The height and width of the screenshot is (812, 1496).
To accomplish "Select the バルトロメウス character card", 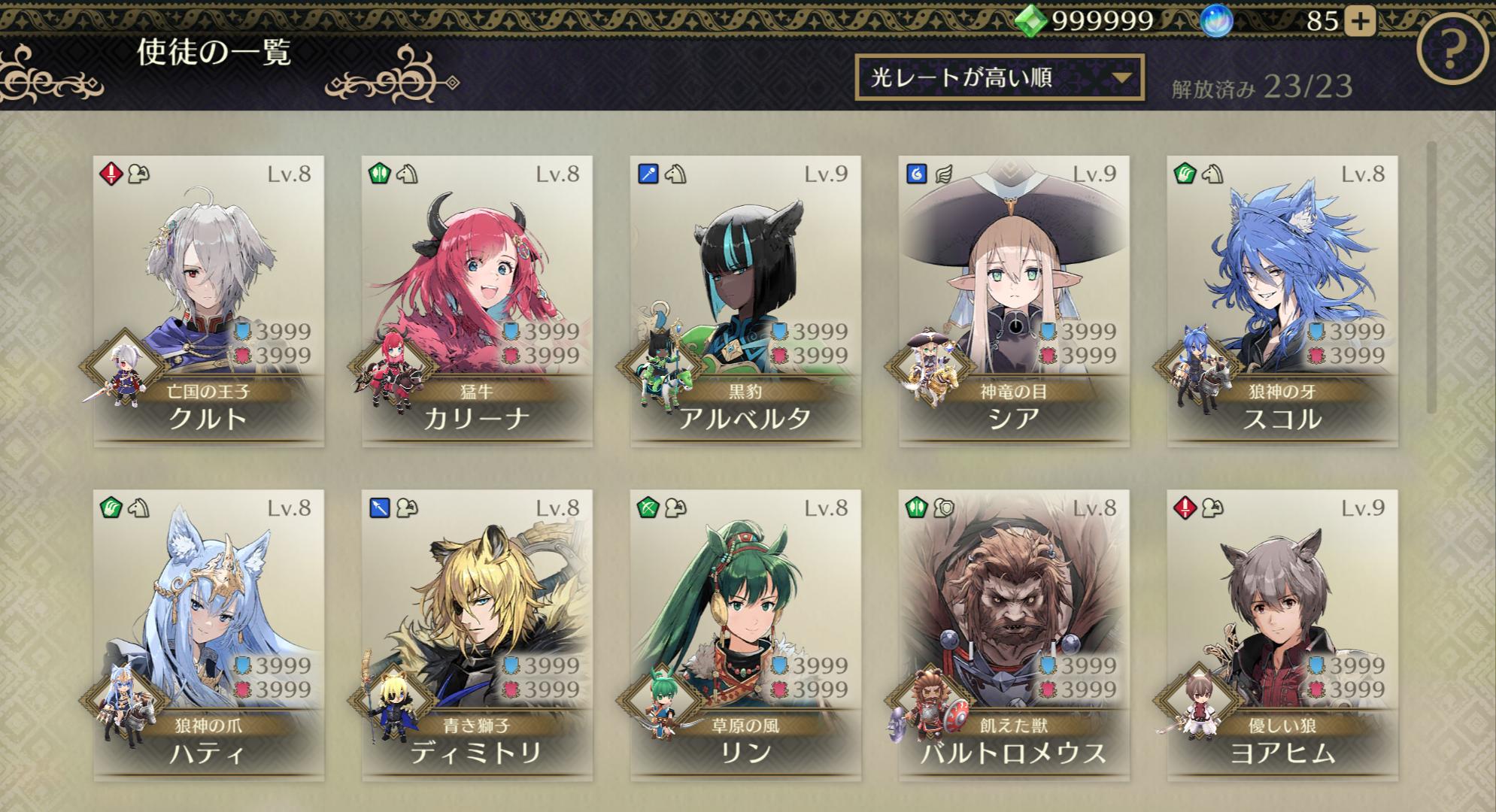I will pyautogui.click(x=1014, y=635).
